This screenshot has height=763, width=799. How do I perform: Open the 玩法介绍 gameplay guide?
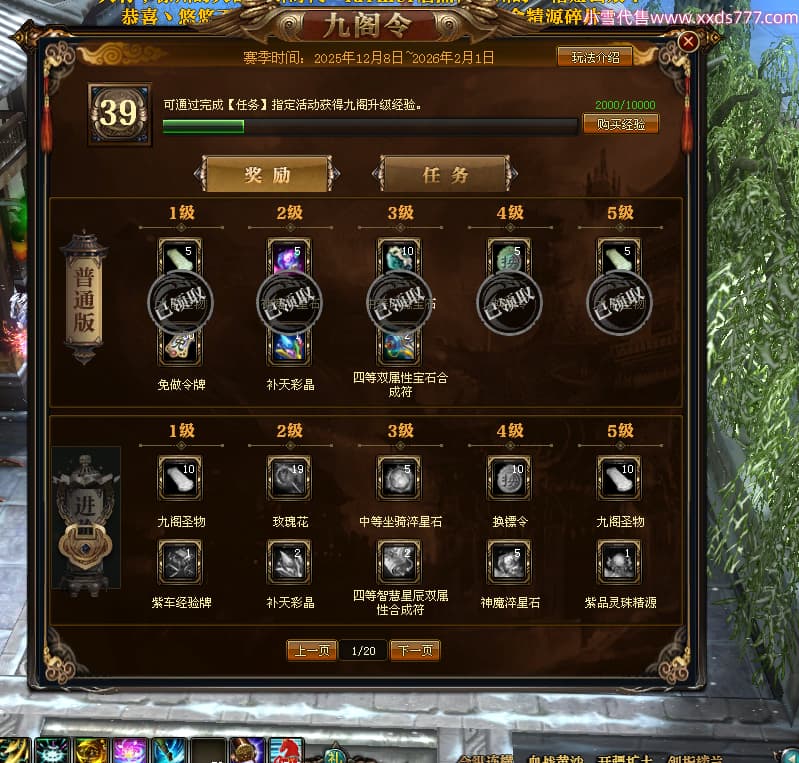(x=594, y=57)
